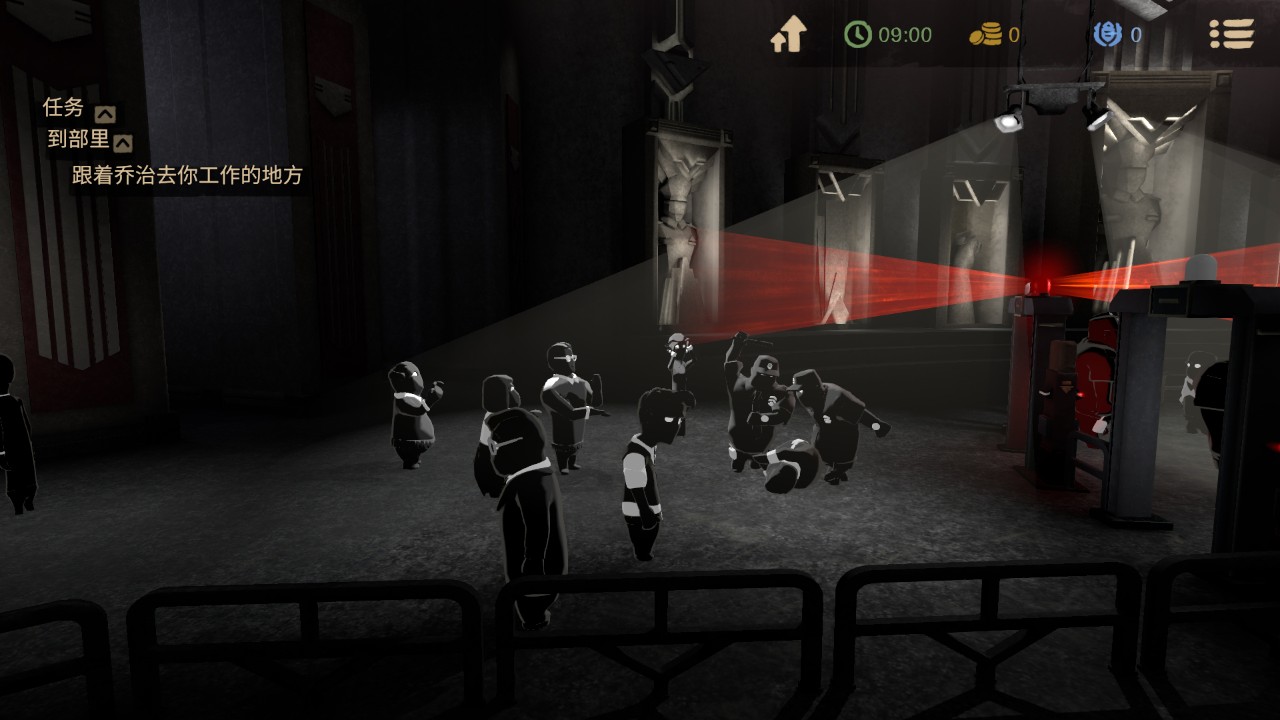Open the list menu icon
1280x720 pixels.
point(1231,35)
